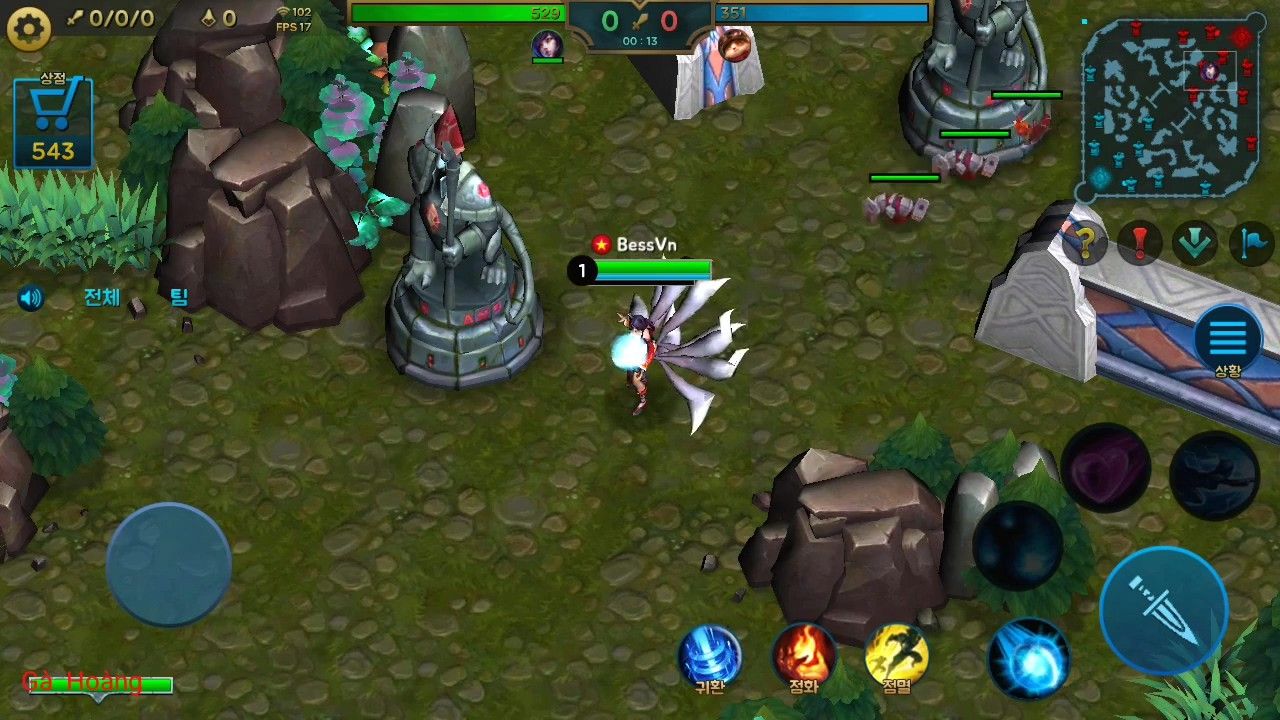Send the blue flag ping

pyautogui.click(x=1249, y=242)
